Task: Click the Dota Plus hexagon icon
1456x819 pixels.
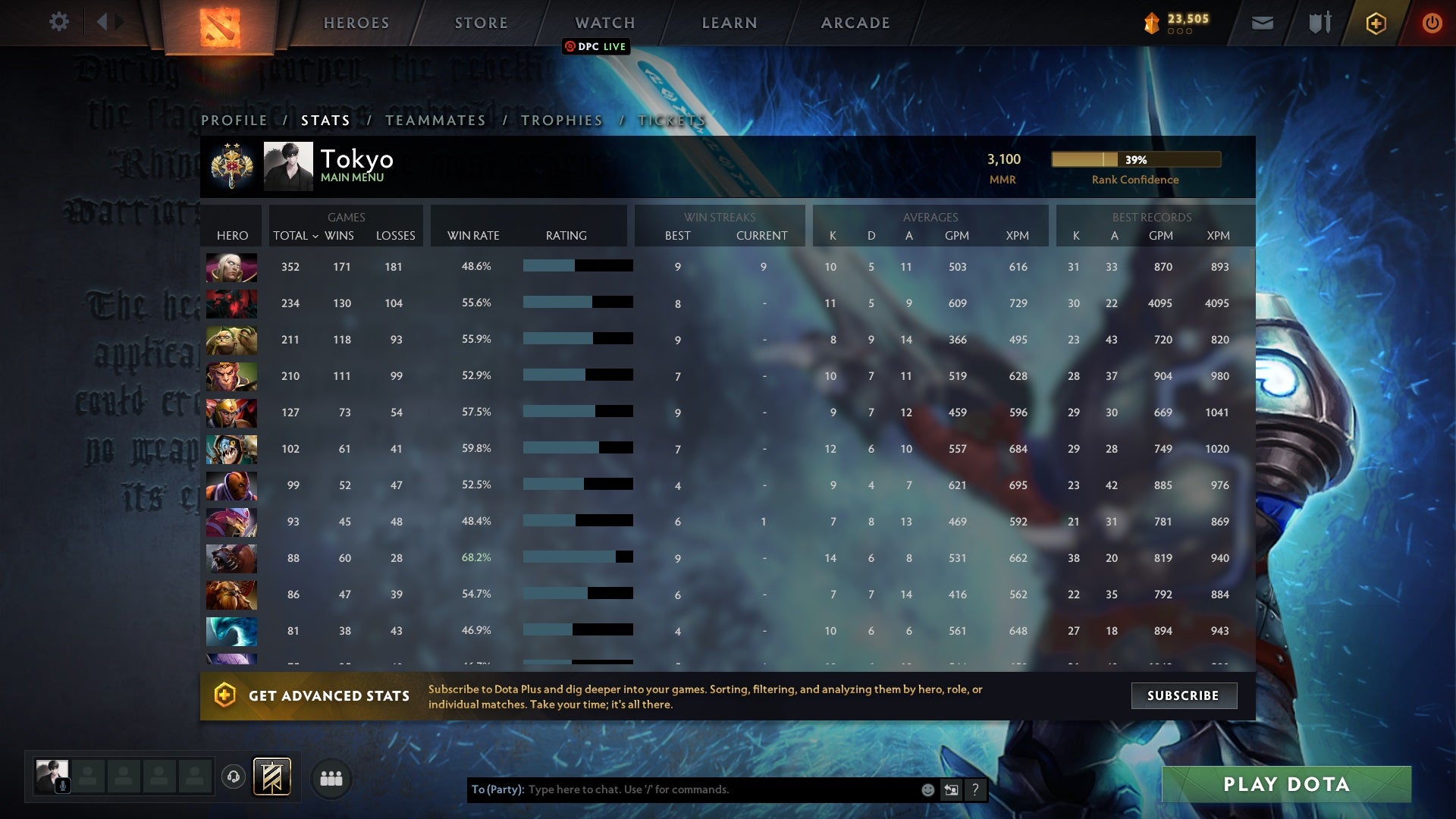Action: [x=1375, y=23]
